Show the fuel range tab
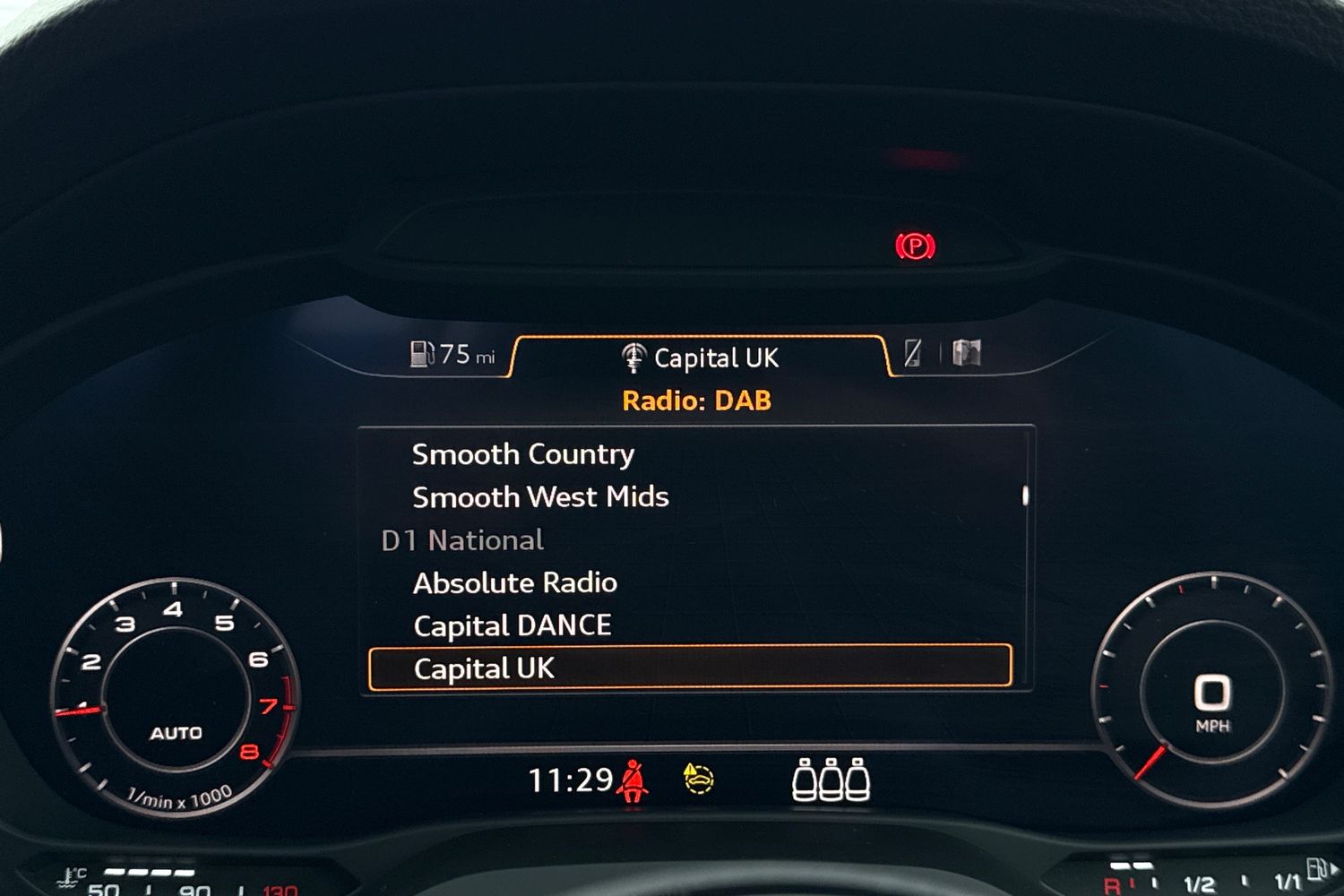The width and height of the screenshot is (1344, 896). (452, 355)
